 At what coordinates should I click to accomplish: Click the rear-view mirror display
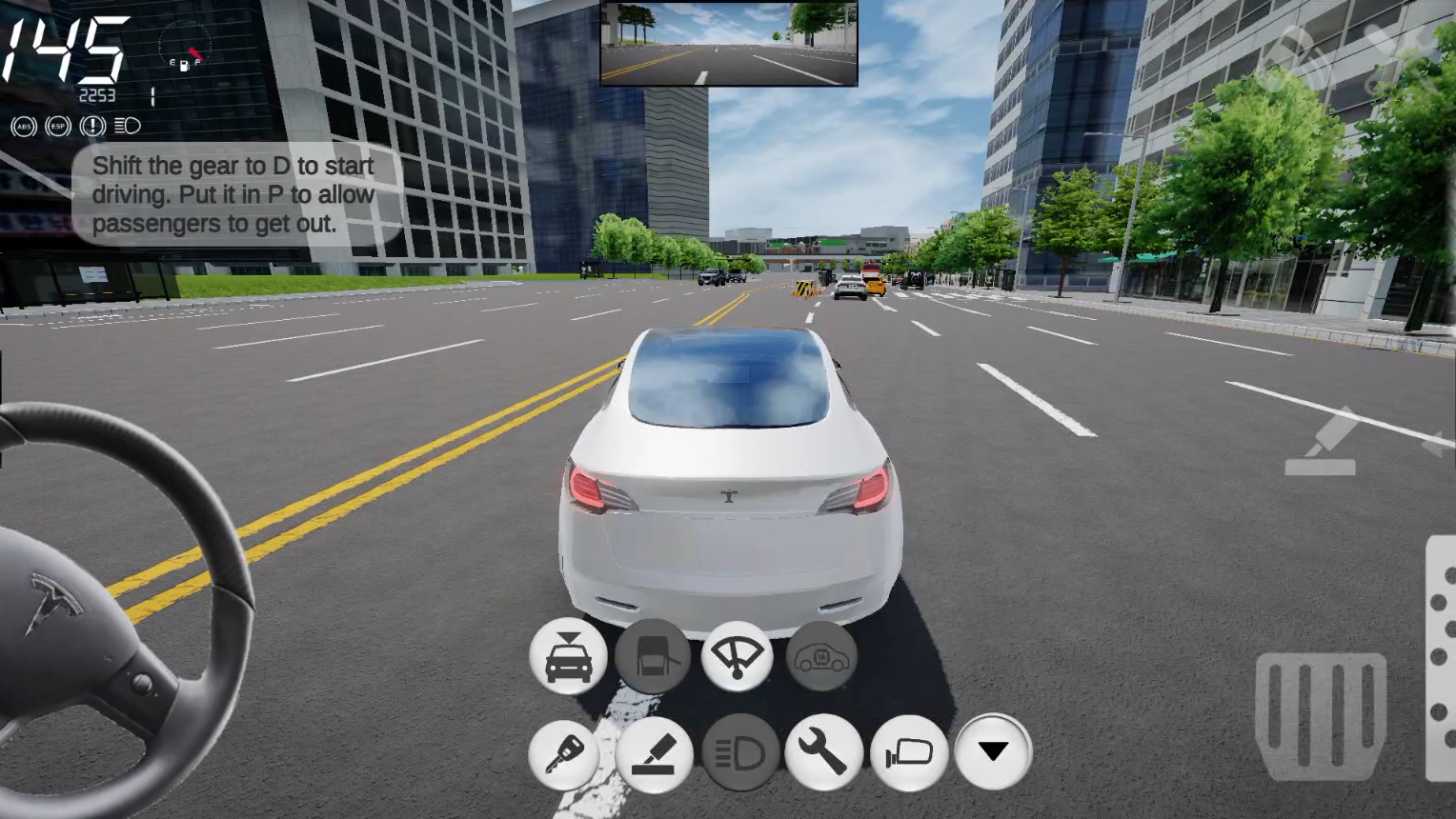pos(729,44)
